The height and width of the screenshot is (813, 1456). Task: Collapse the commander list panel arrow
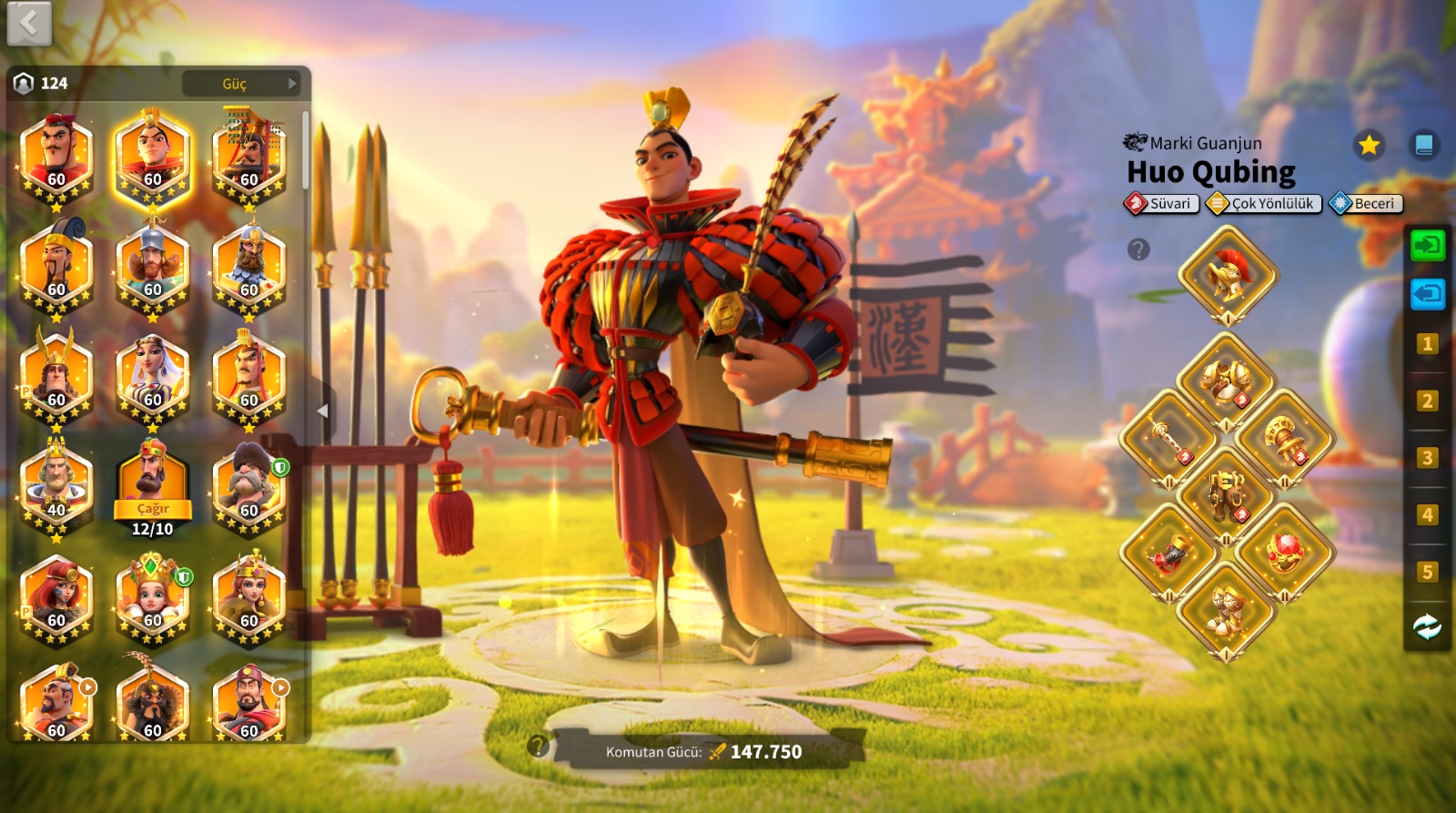pos(322,412)
